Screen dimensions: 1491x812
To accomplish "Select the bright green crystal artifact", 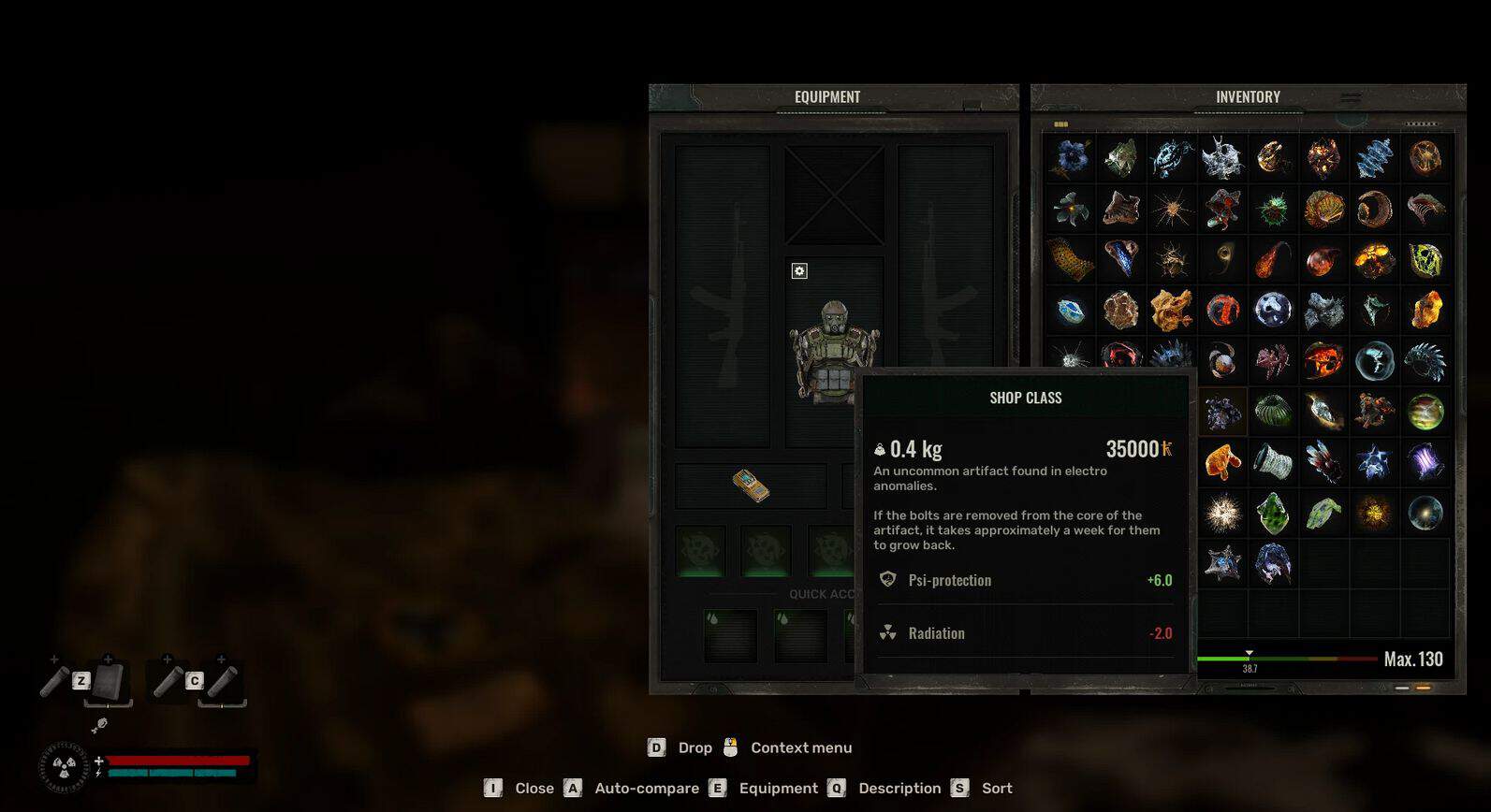I will [1273, 513].
